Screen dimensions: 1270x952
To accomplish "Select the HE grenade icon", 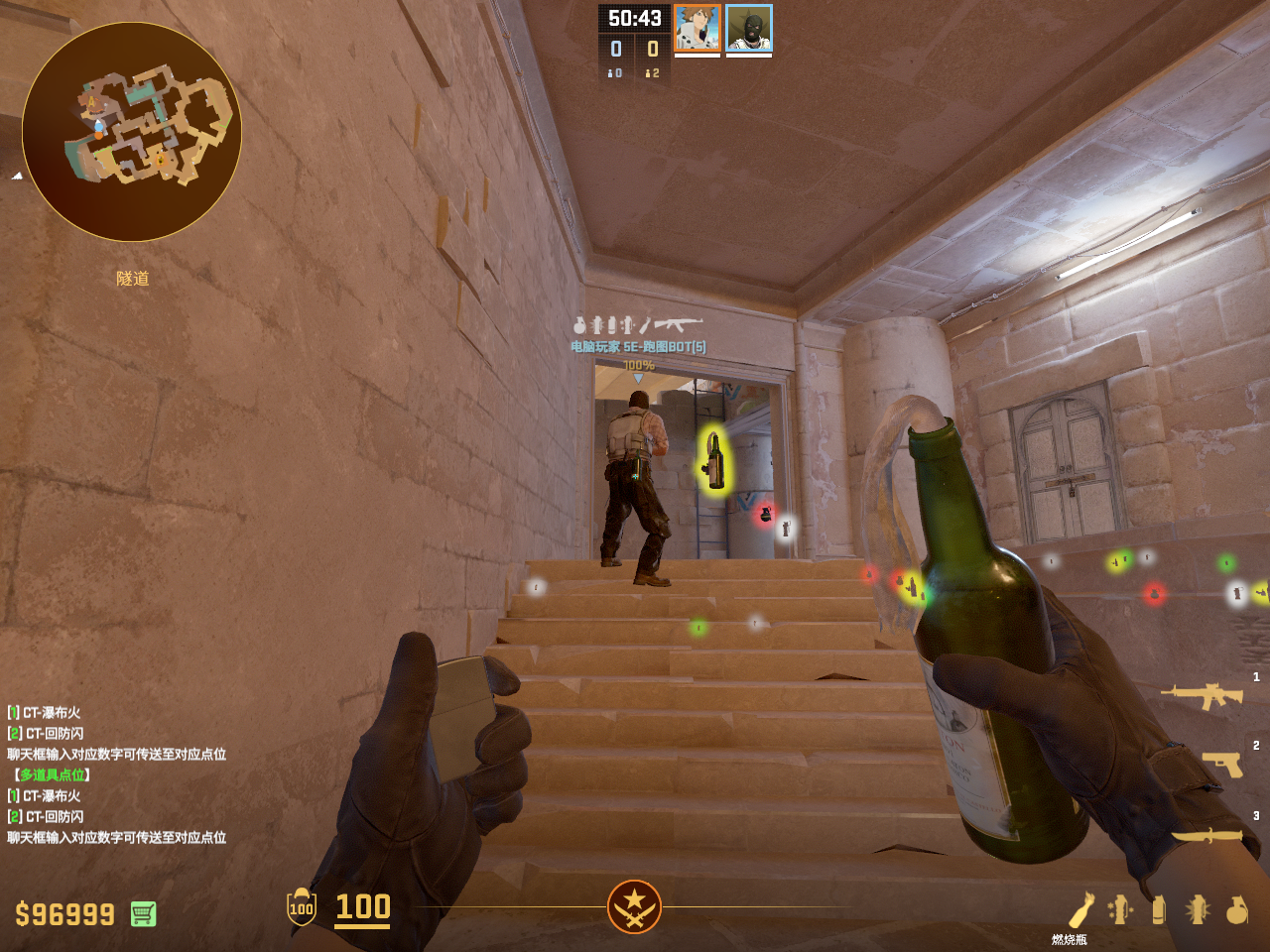I will tap(1236, 909).
